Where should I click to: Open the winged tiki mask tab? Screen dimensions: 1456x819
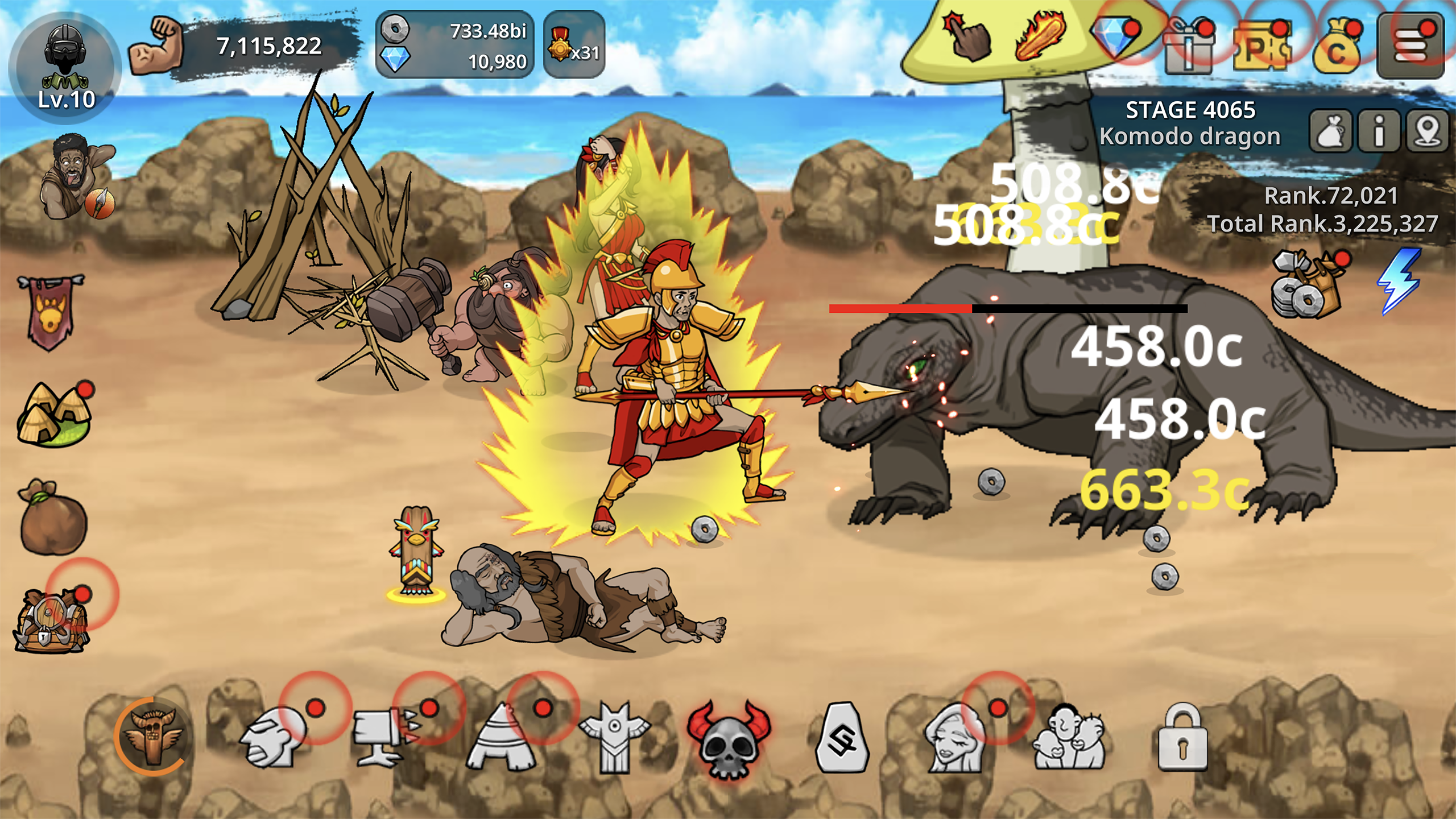click(154, 737)
